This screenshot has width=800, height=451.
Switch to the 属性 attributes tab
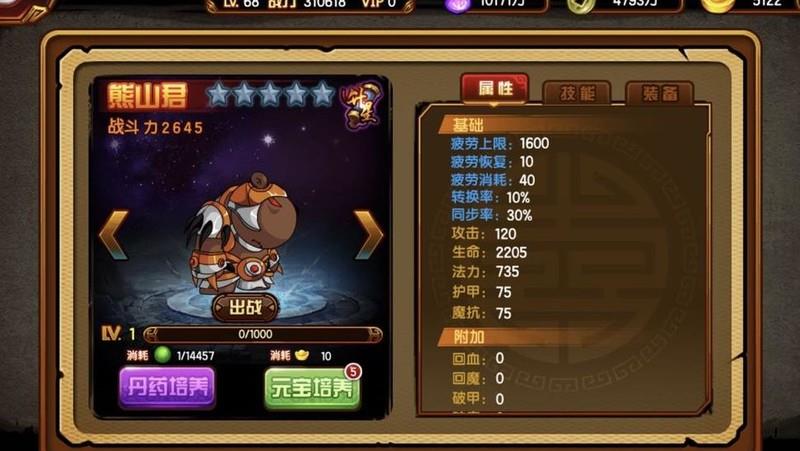(494, 89)
